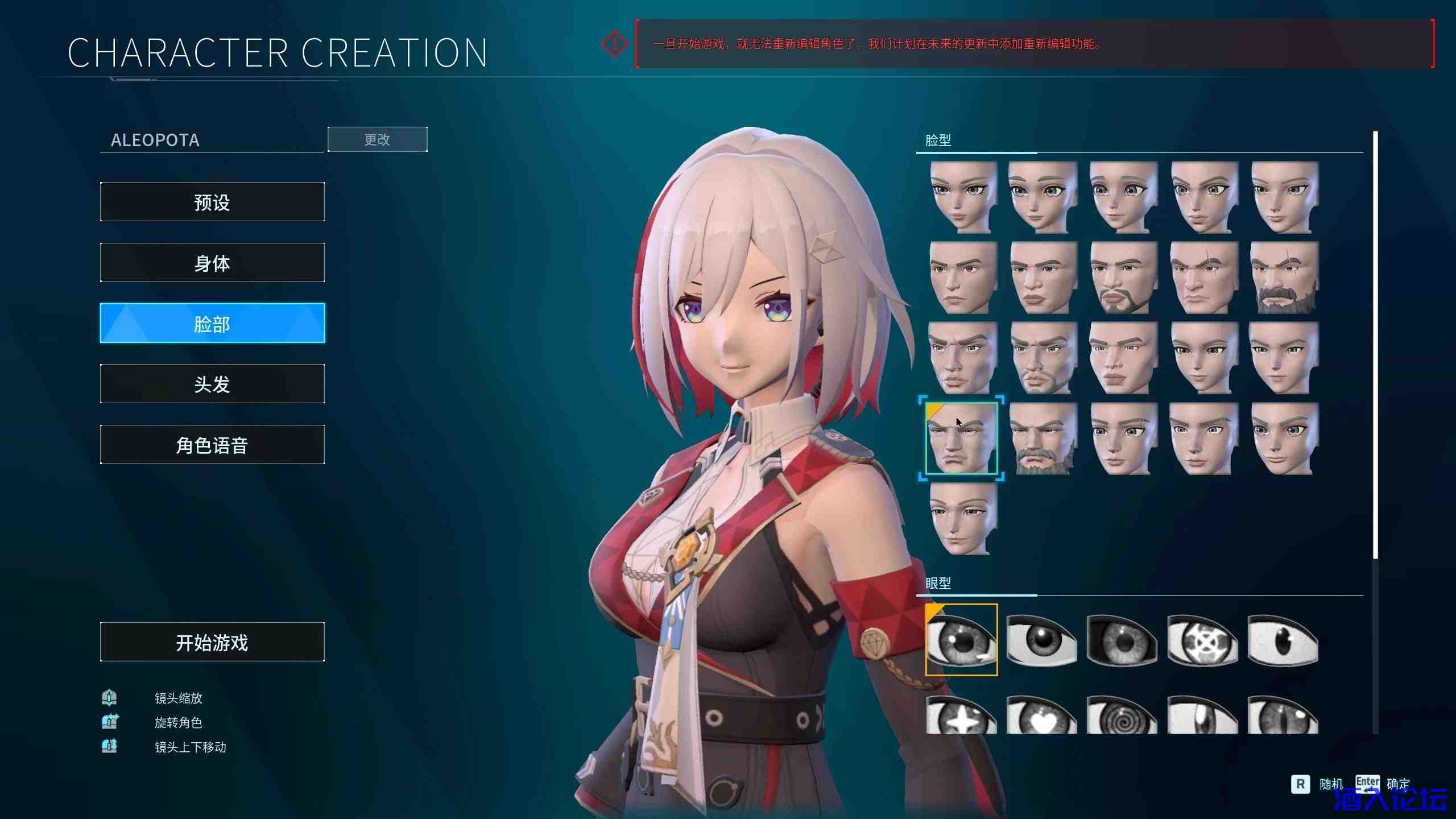Pick the spiral pupil eye style
Viewport: 1456px width, 819px height.
pyautogui.click(x=1122, y=718)
